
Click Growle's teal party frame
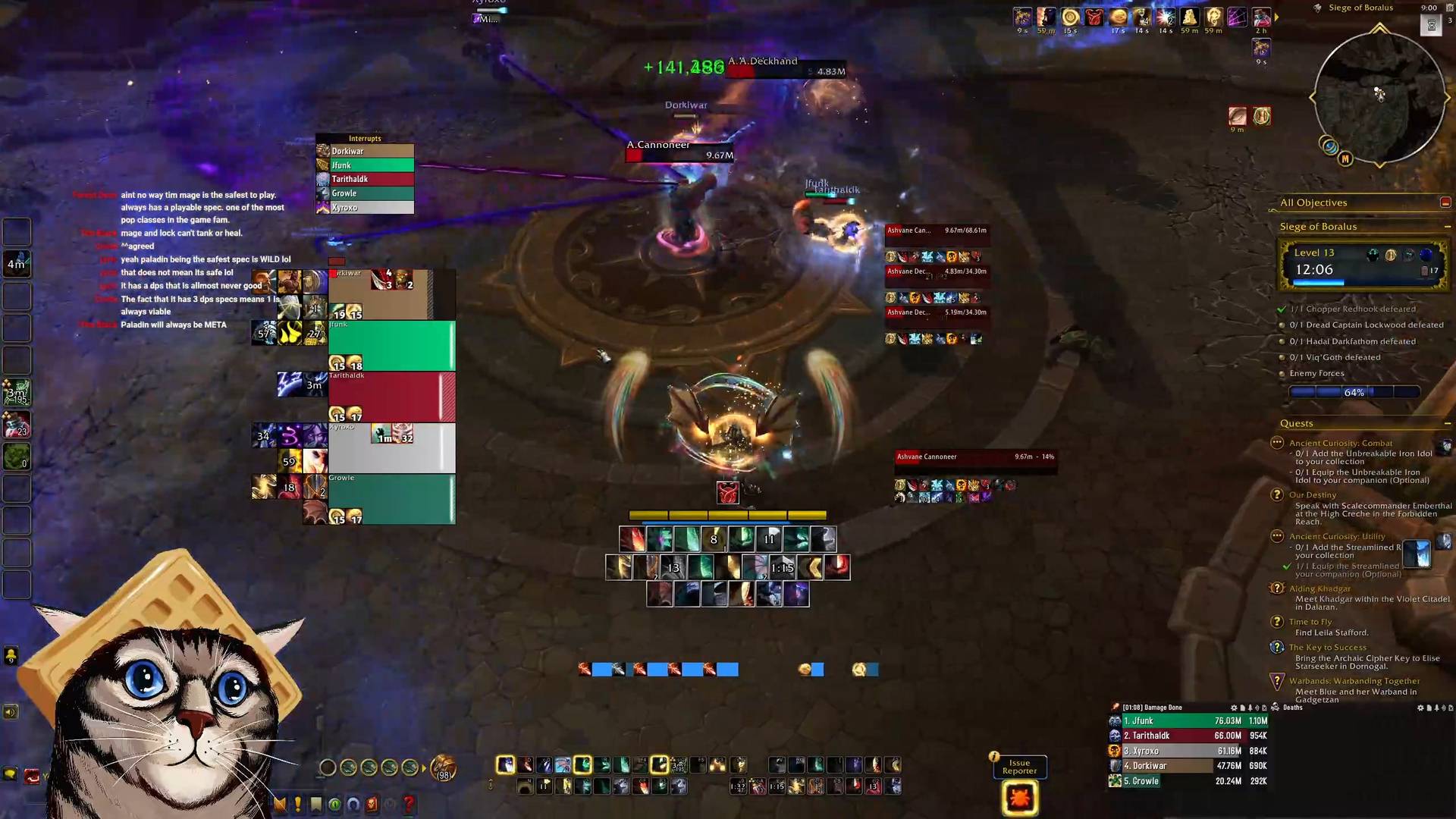391,499
